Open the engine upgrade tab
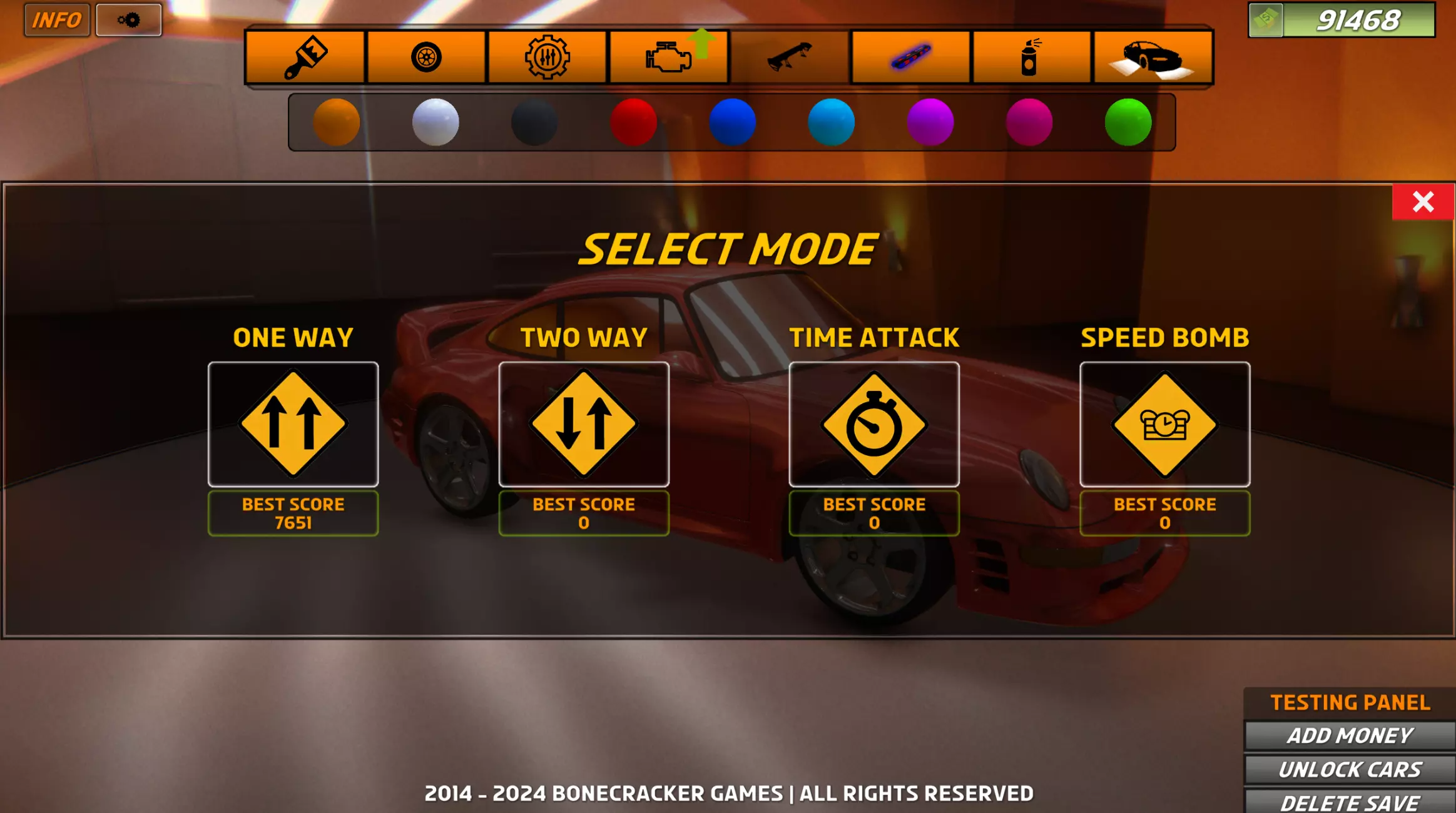Screen dimensions: 1456x813 [669, 57]
